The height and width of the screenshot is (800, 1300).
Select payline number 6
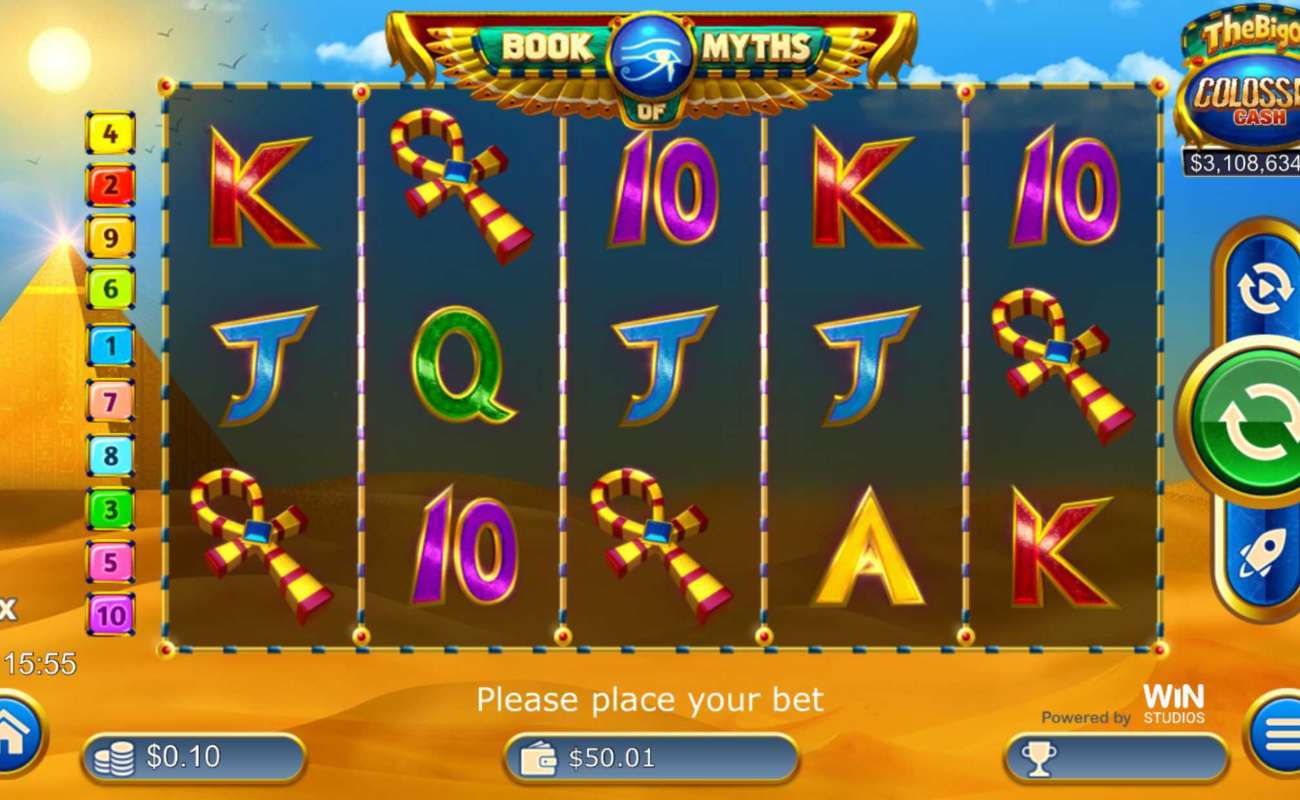[110, 290]
